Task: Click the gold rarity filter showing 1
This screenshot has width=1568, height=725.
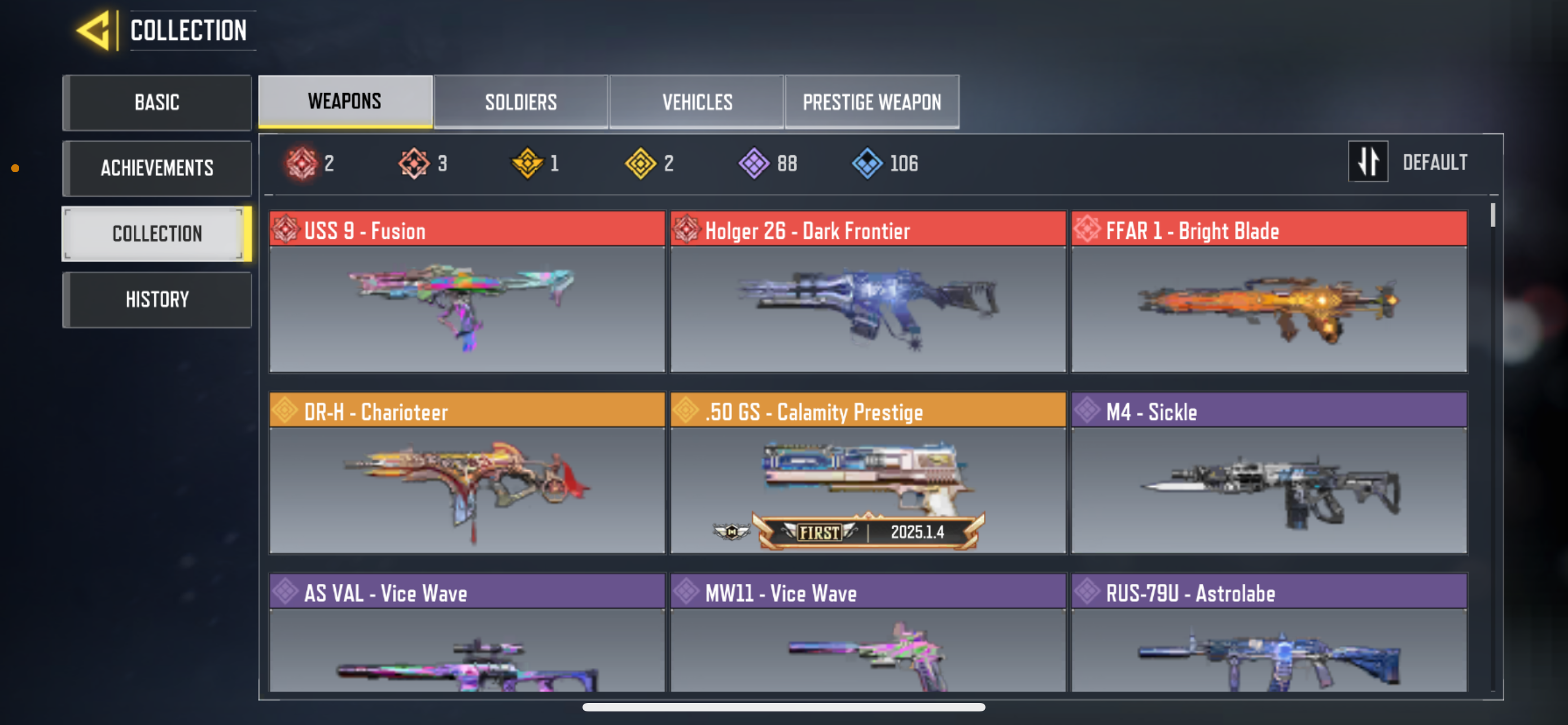Action: click(x=527, y=163)
